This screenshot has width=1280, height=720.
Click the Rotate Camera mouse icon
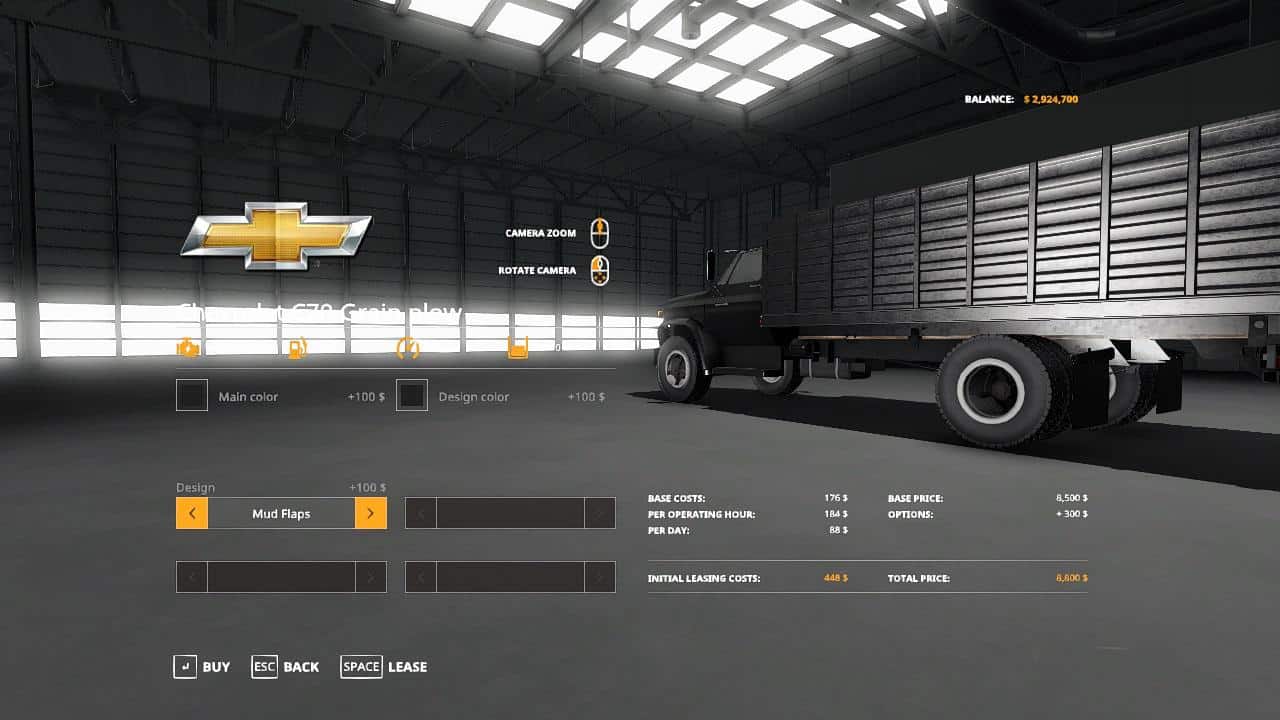click(x=600, y=269)
